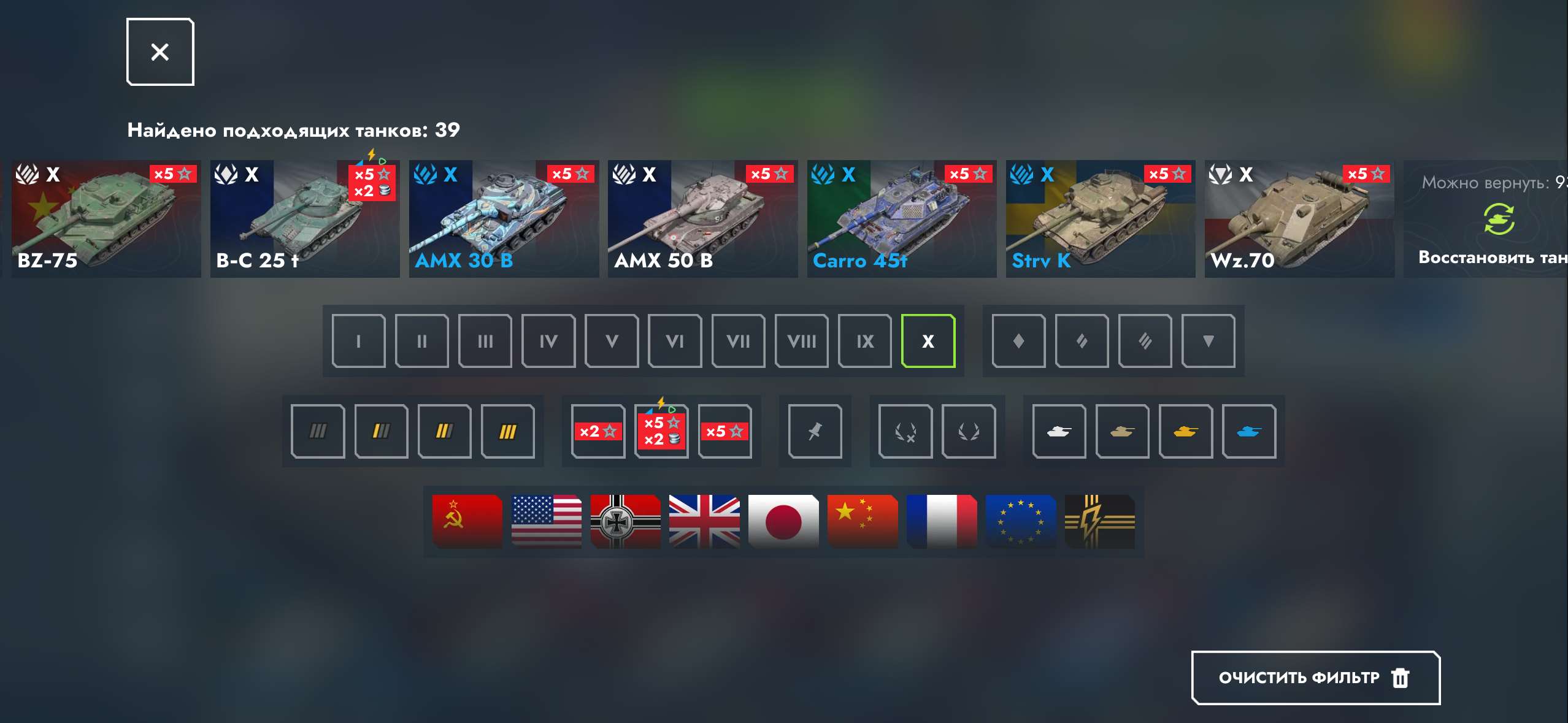Screen dimensions: 1568x723
Task: Deselect the tier X filter
Action: [x=928, y=341]
